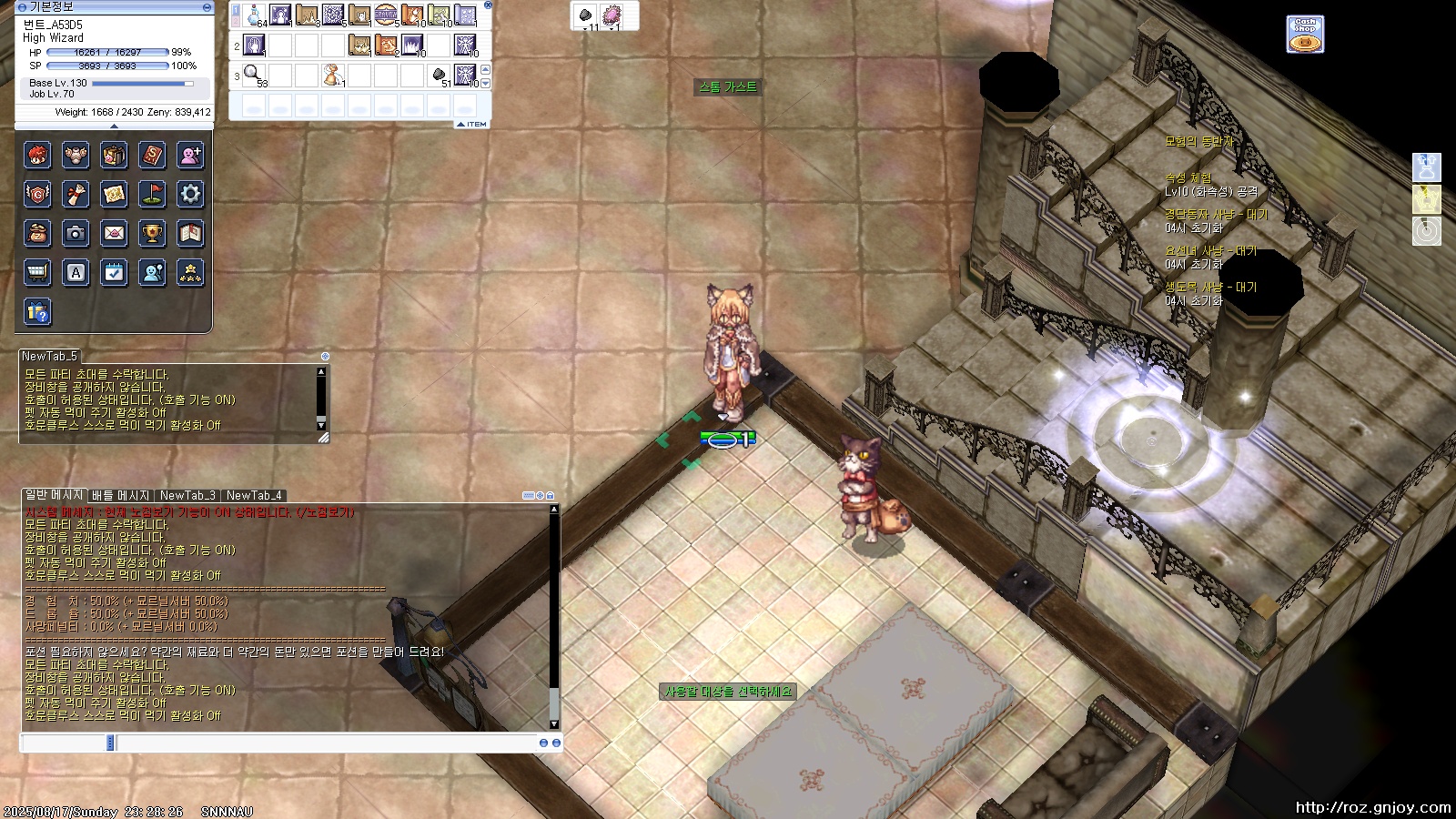
Task: Select the 경단동자 사냥 quest tracker entry
Action: [1216, 215]
